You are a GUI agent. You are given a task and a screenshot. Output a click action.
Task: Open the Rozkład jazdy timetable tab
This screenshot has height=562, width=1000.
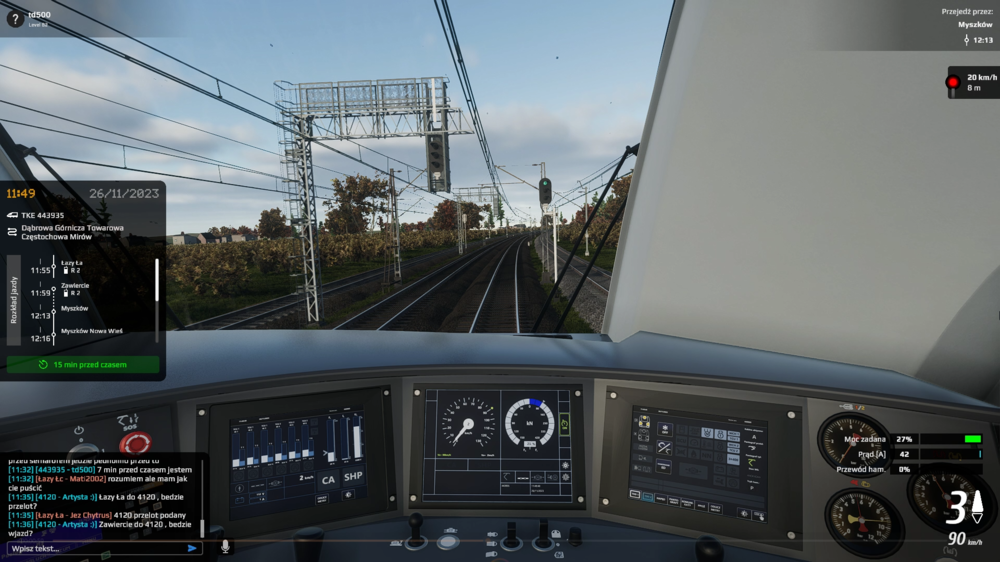14,300
